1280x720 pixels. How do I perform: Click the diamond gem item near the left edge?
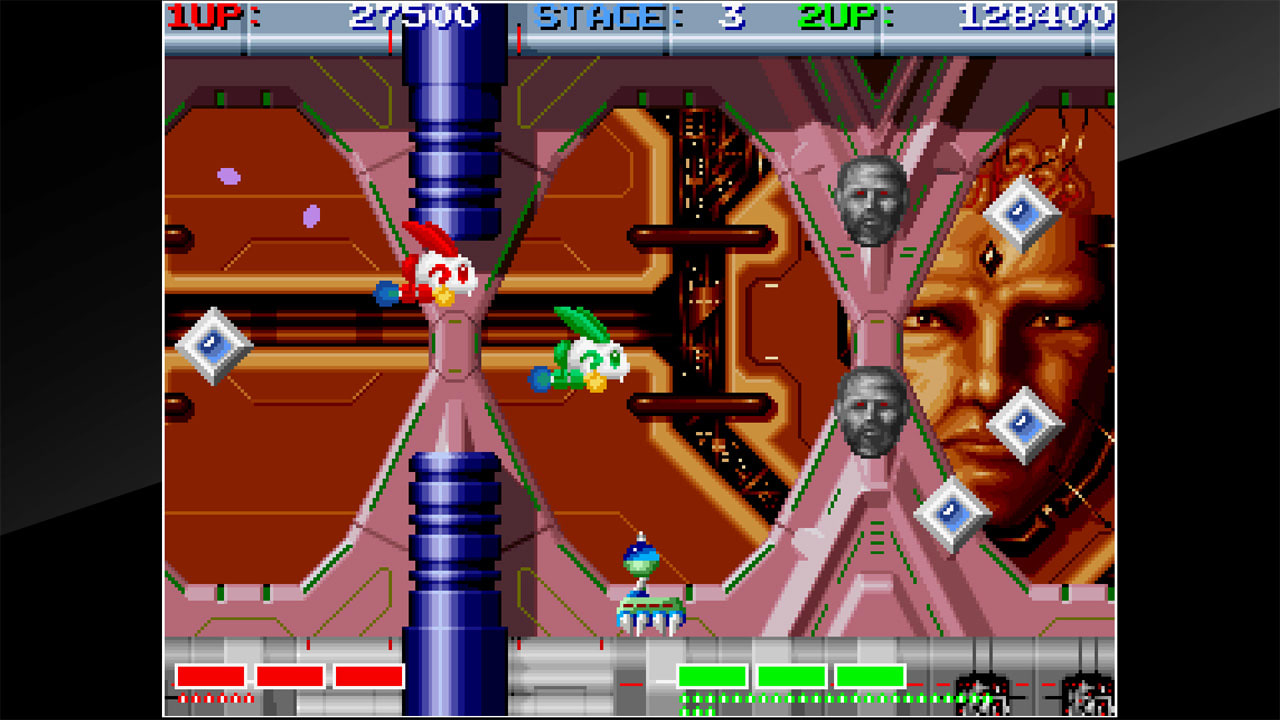click(x=212, y=345)
